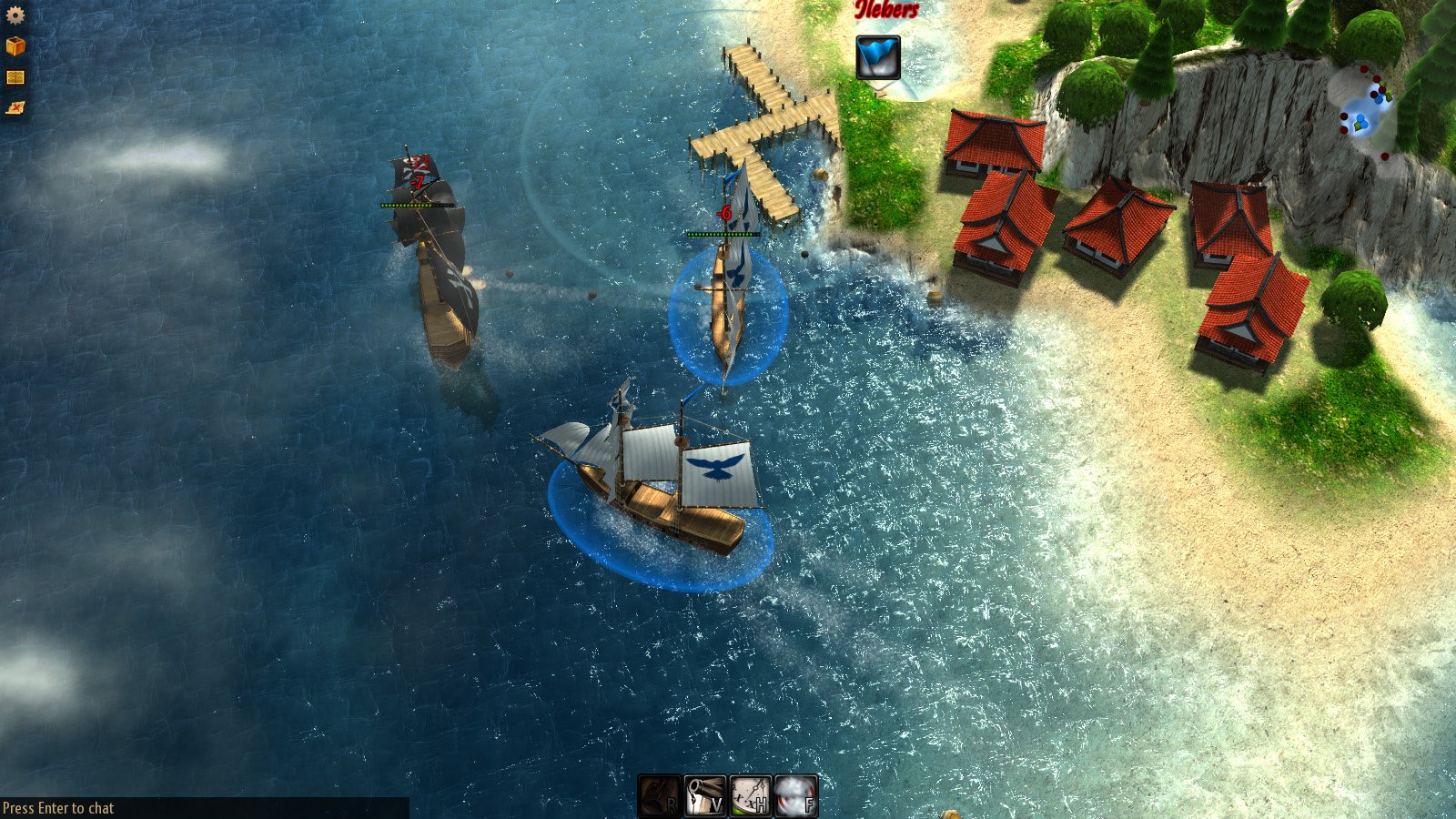Screen dimensions: 1456x819
Task: Open the treasure map icon
Action: tap(15, 109)
